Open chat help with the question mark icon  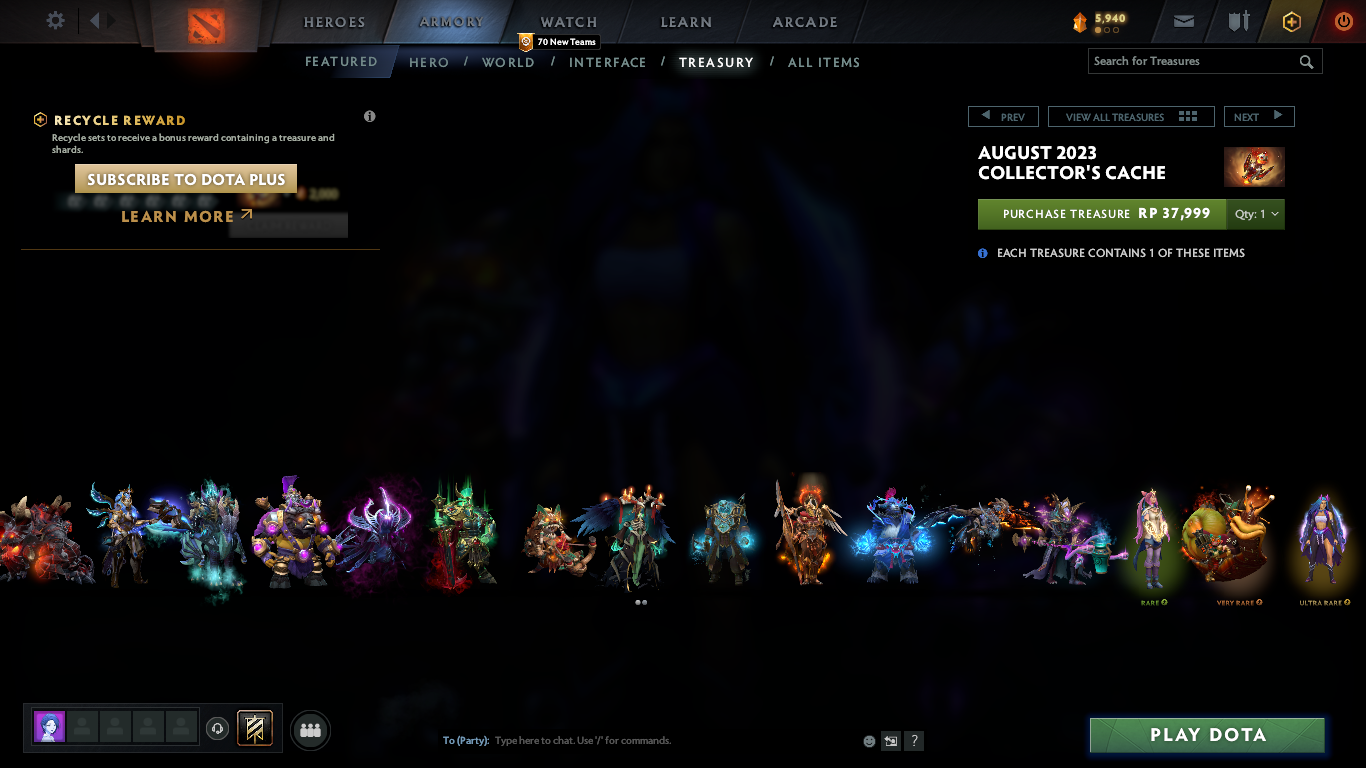(913, 740)
